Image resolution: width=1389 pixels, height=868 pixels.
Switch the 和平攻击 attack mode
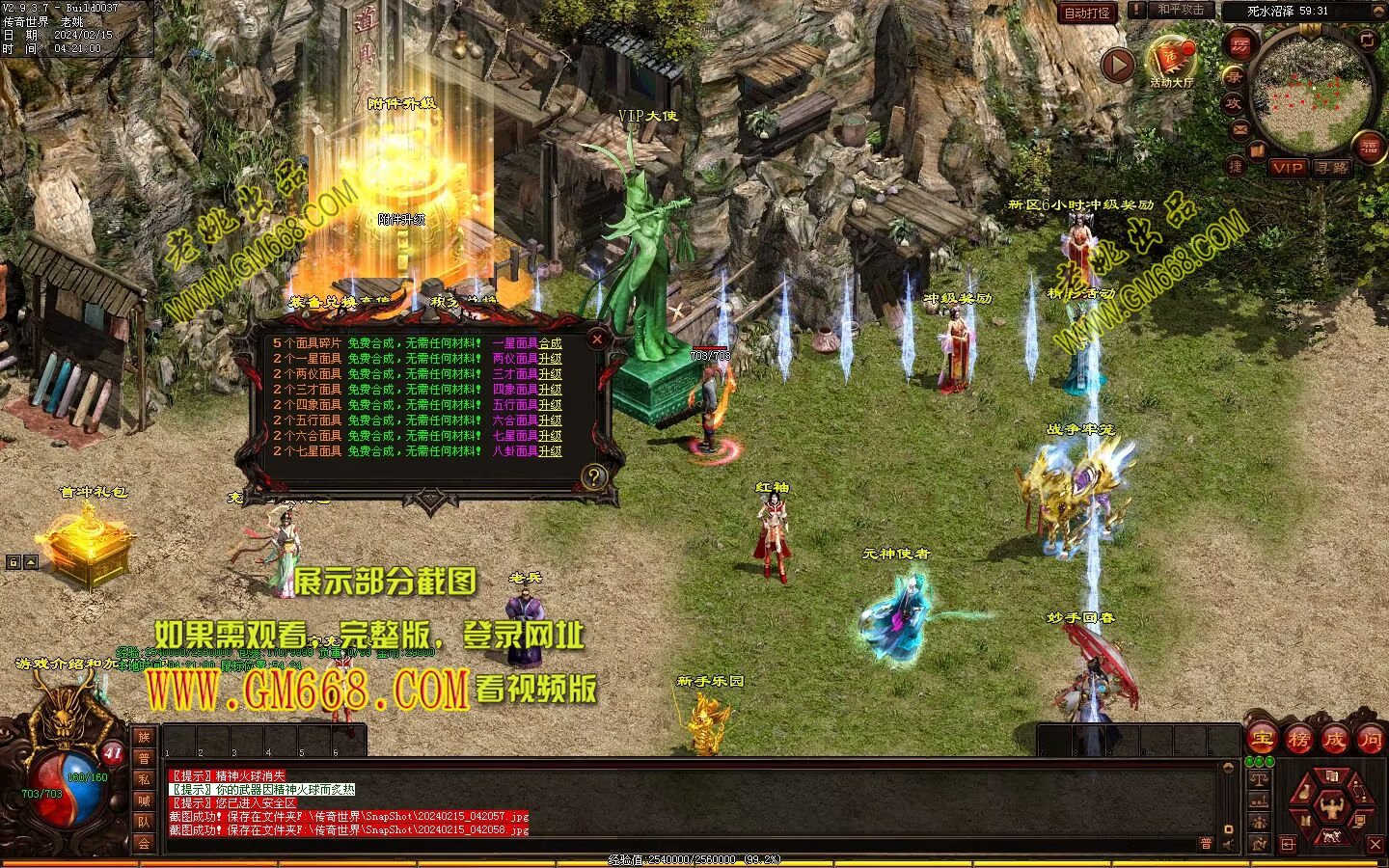pos(1181,10)
